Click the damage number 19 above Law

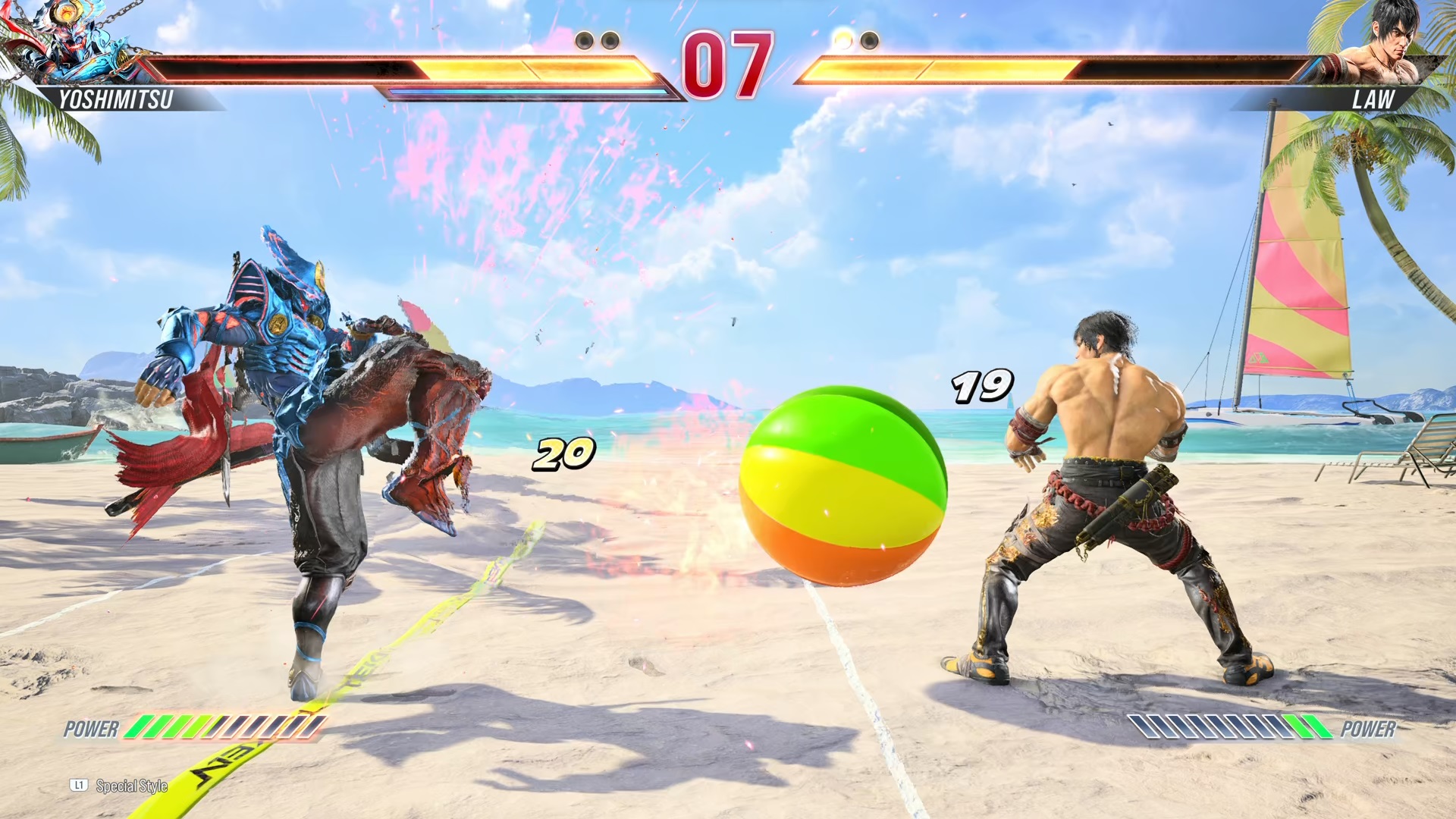point(983,387)
